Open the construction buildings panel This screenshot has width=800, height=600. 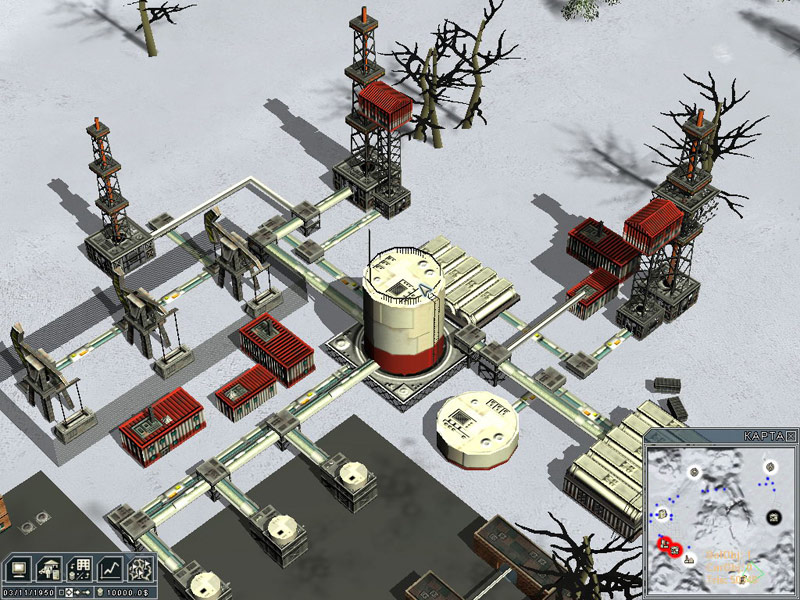click(x=47, y=566)
